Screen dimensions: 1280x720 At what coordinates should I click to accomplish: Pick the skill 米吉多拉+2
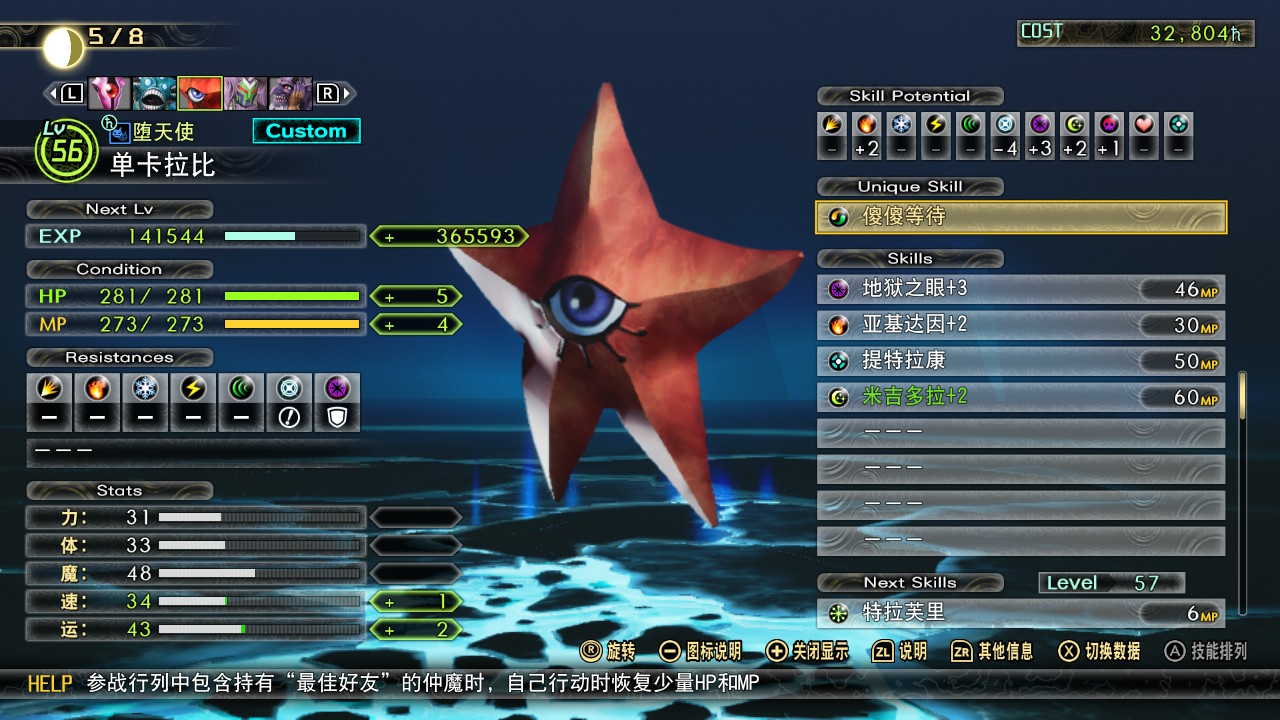point(1021,397)
